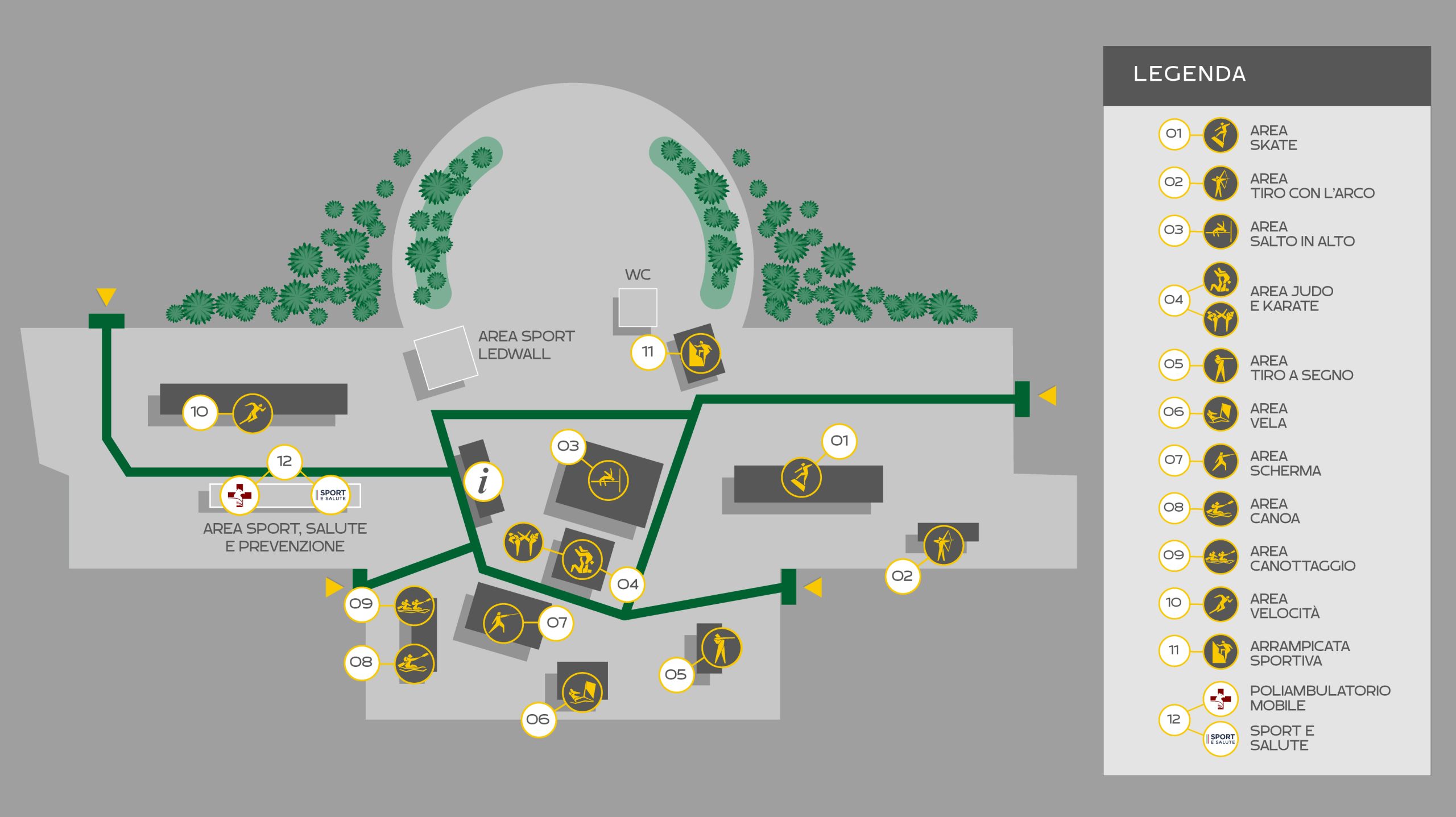This screenshot has width=1456, height=817.
Task: Select number 10 marker on the map
Action: (199, 412)
